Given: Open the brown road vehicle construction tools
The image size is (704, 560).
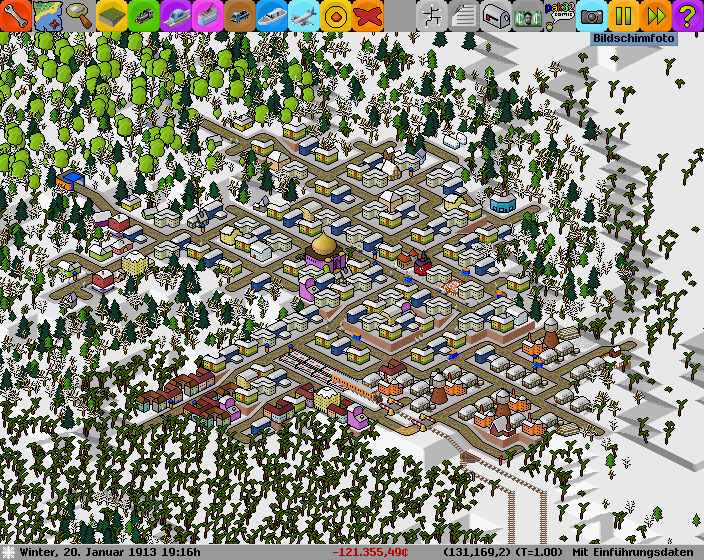Looking at the screenshot, I should pyautogui.click(x=239, y=15).
